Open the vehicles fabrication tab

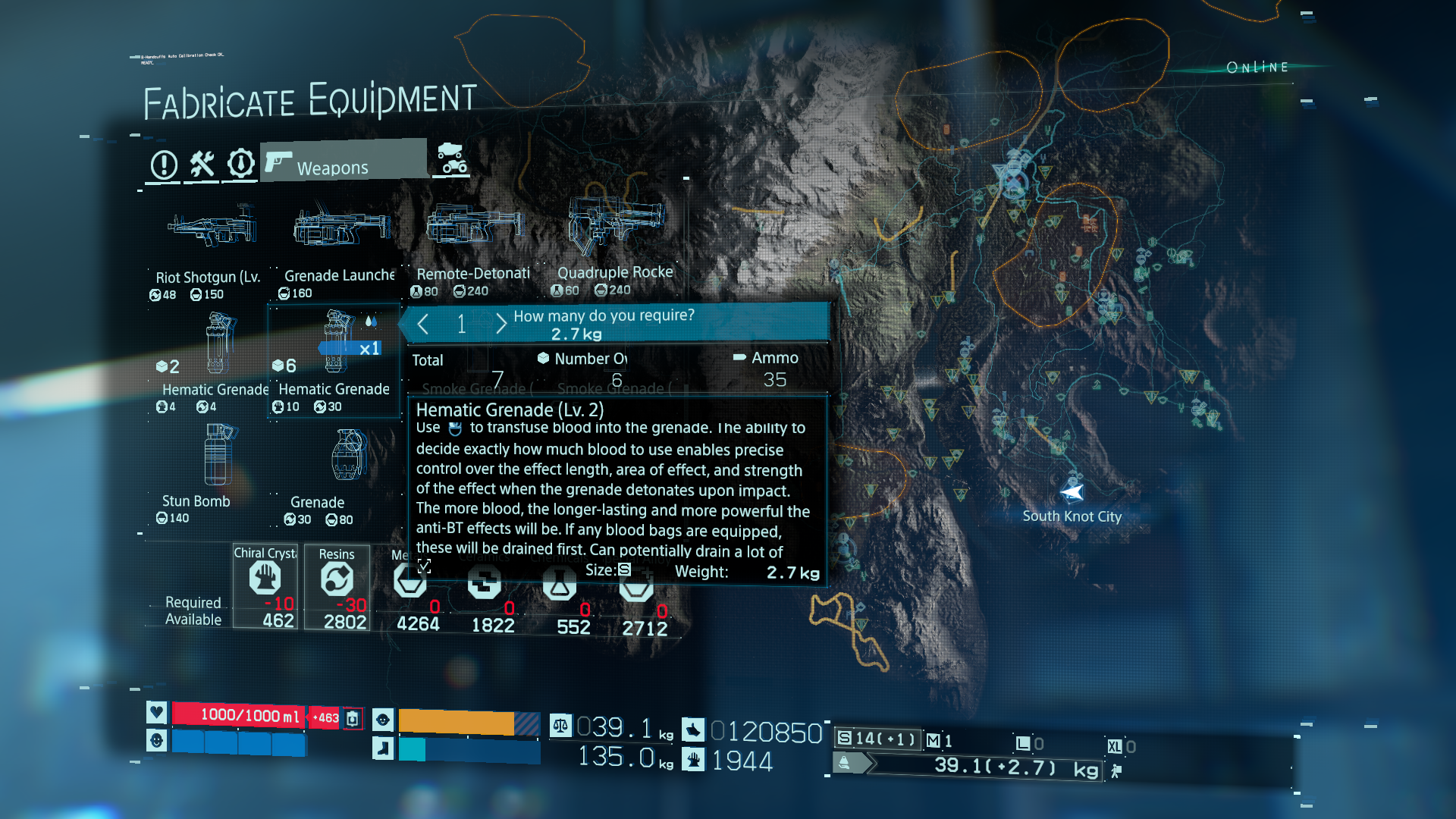pyautogui.click(x=452, y=158)
